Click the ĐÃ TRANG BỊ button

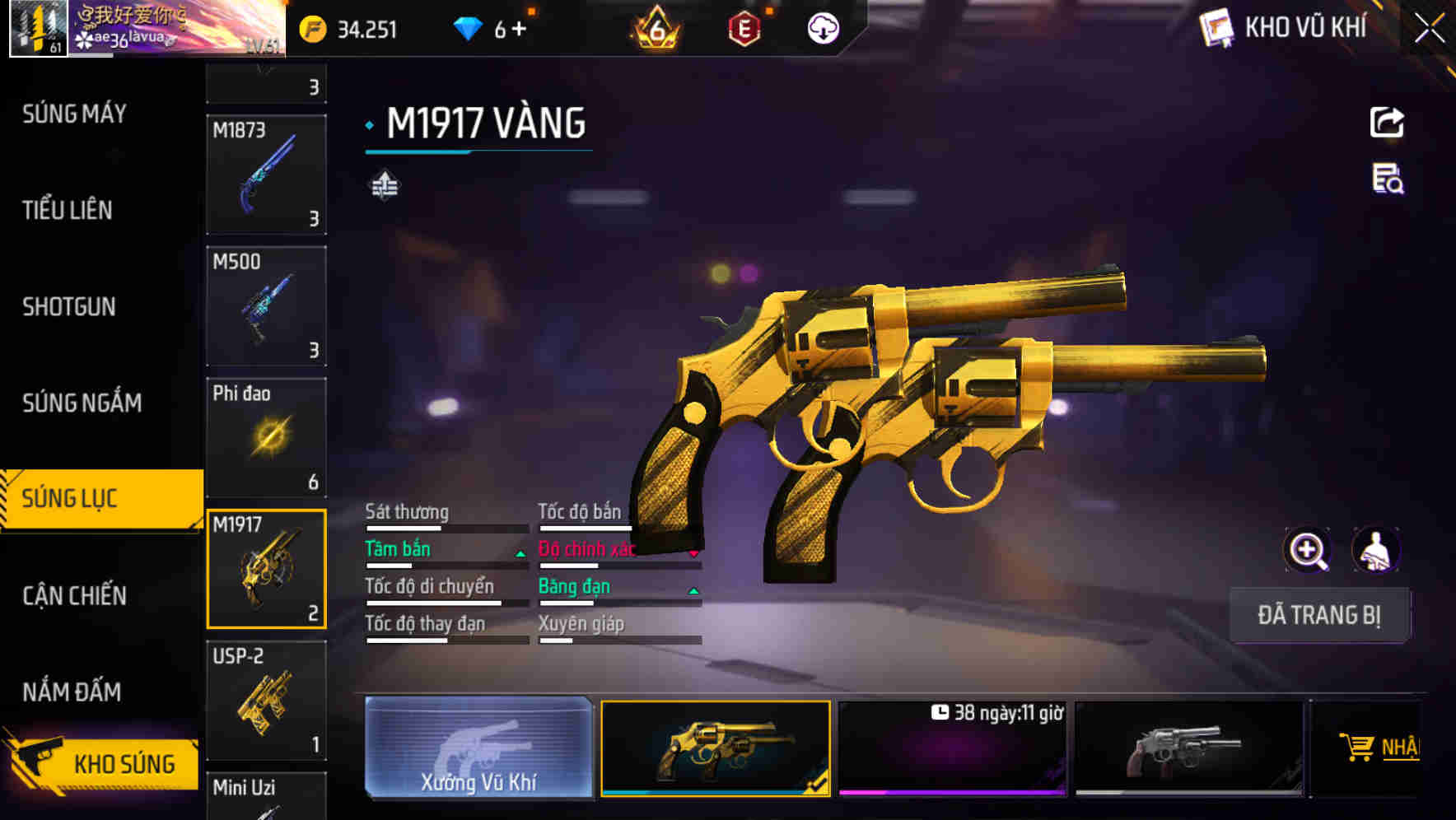(1319, 615)
